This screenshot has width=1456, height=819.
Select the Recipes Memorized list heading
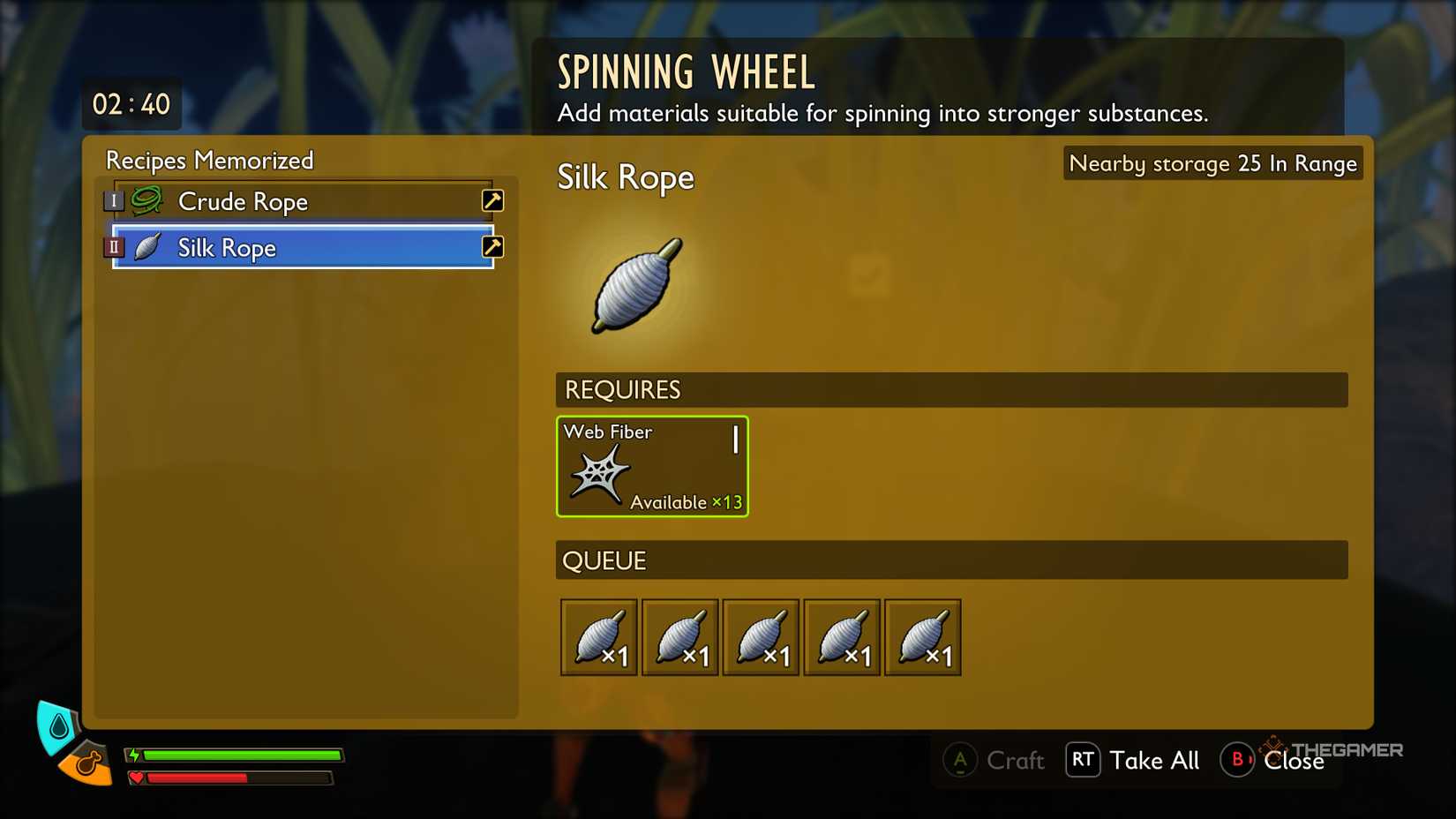(x=209, y=161)
